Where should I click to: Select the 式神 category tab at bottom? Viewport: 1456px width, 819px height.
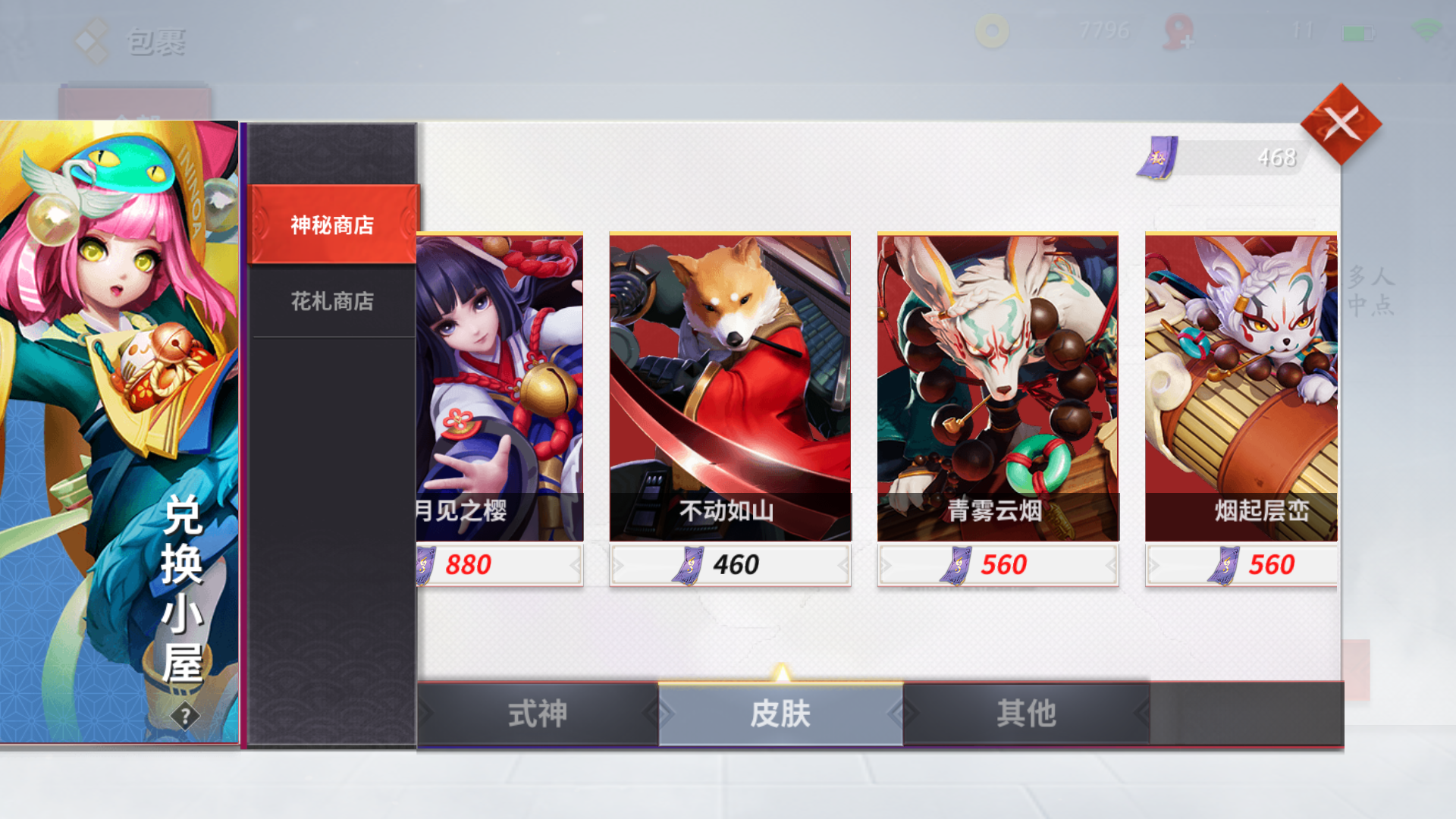pos(538,713)
